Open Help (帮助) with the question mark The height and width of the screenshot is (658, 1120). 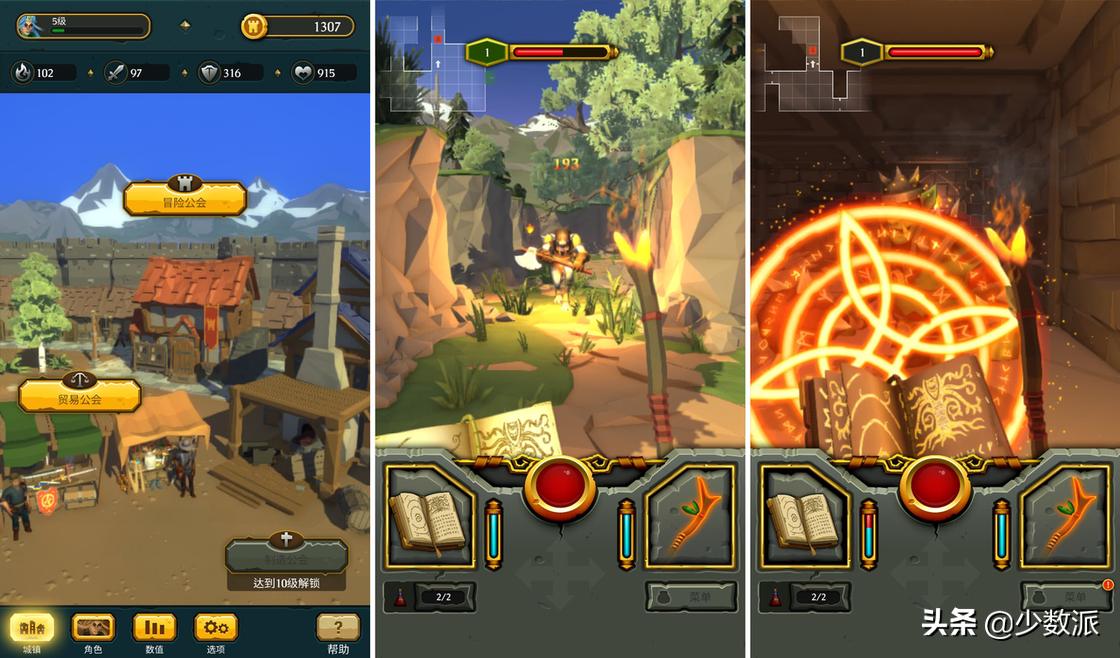click(338, 628)
